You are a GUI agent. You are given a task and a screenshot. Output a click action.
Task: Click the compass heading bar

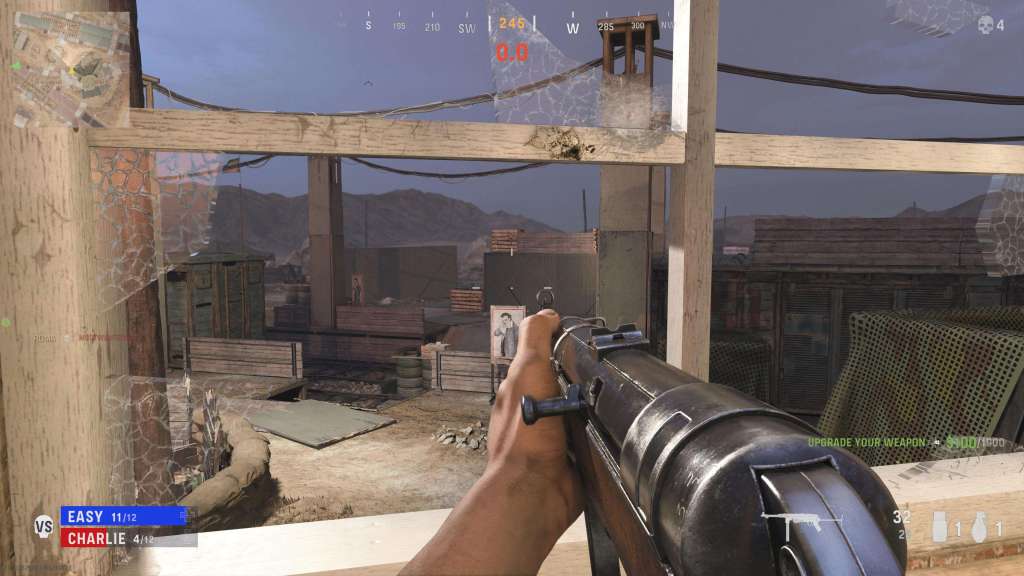coord(511,27)
